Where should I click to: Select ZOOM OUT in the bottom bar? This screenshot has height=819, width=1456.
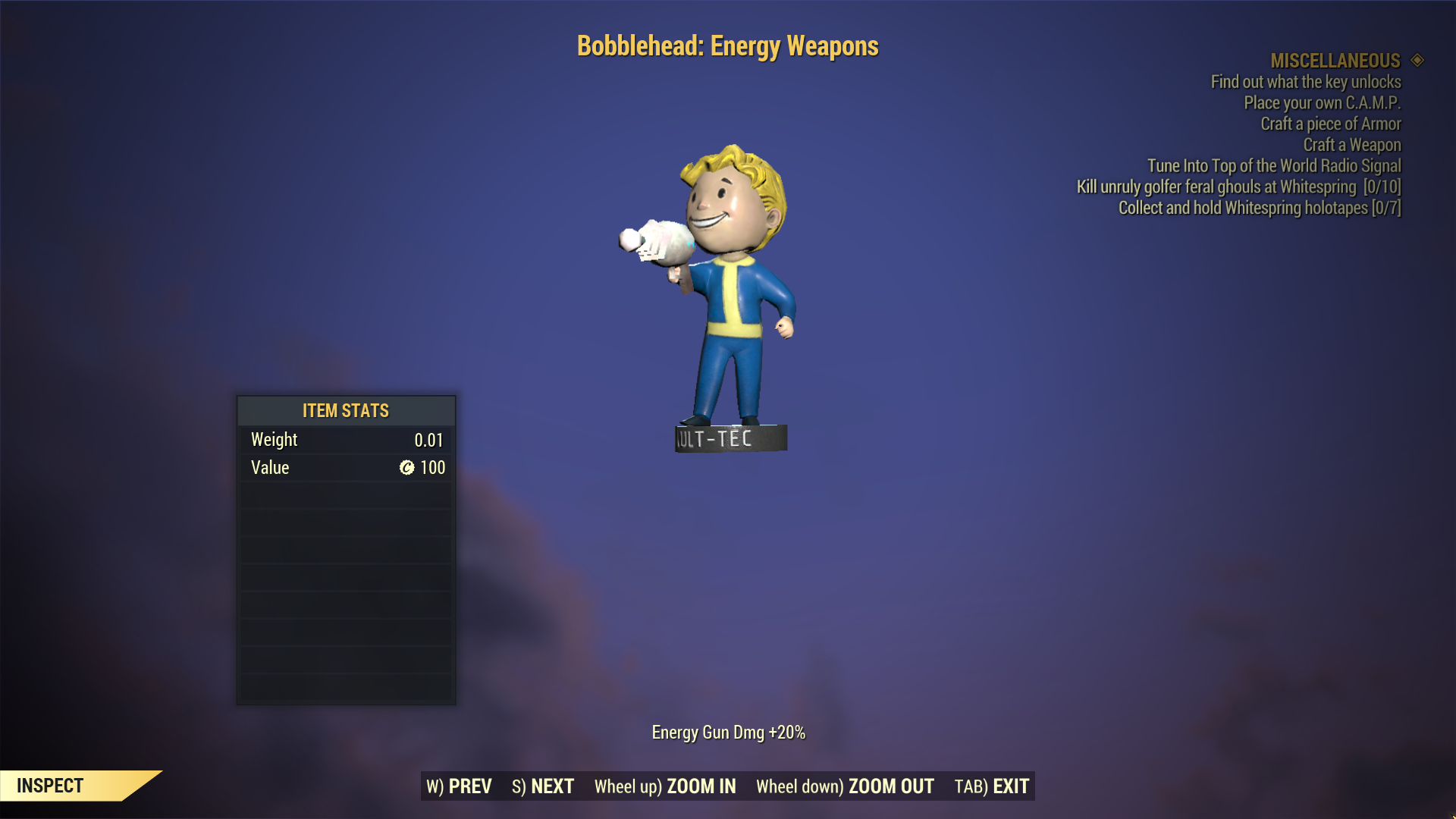point(845,786)
